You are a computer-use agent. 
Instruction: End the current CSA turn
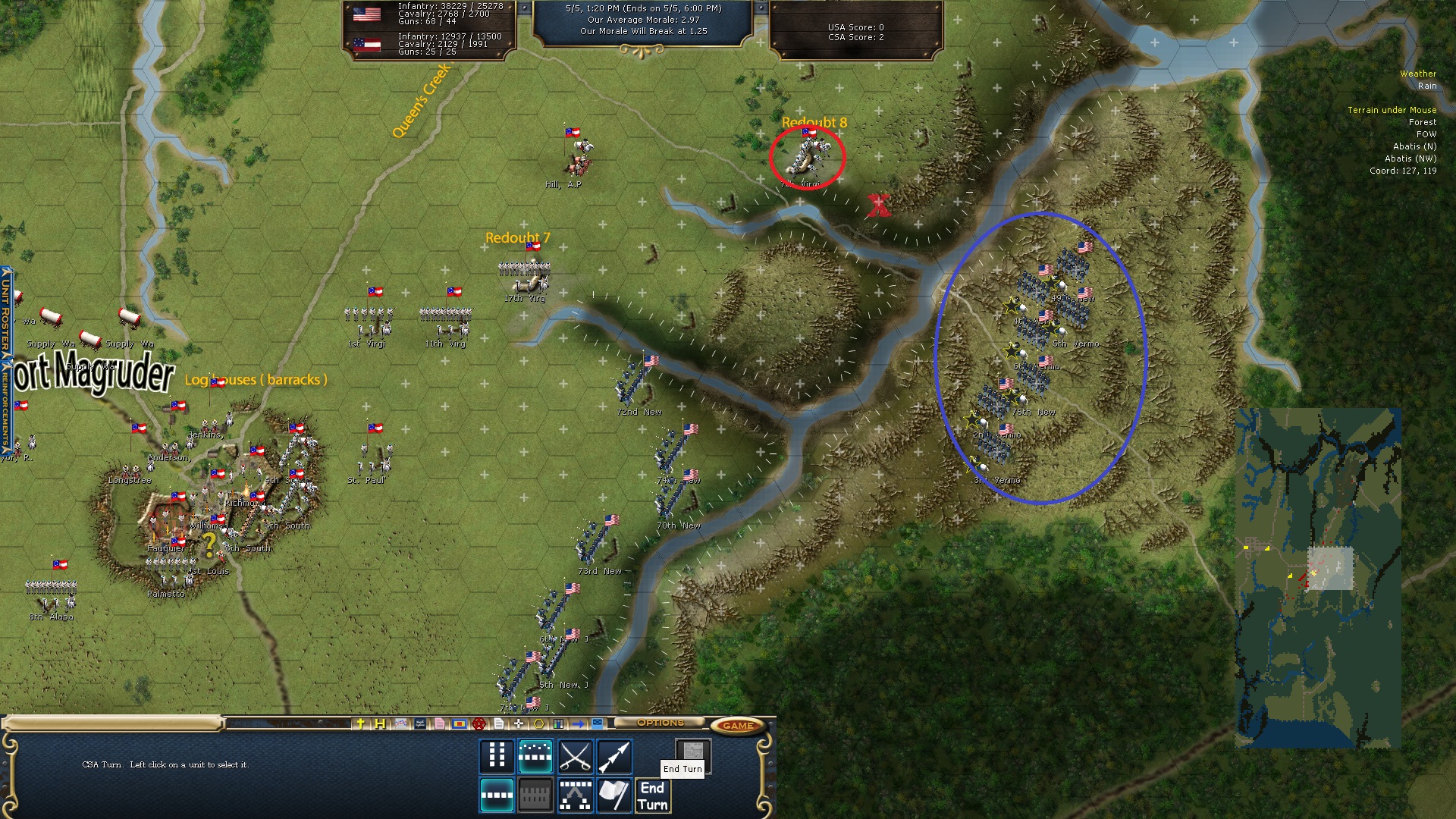(652, 795)
